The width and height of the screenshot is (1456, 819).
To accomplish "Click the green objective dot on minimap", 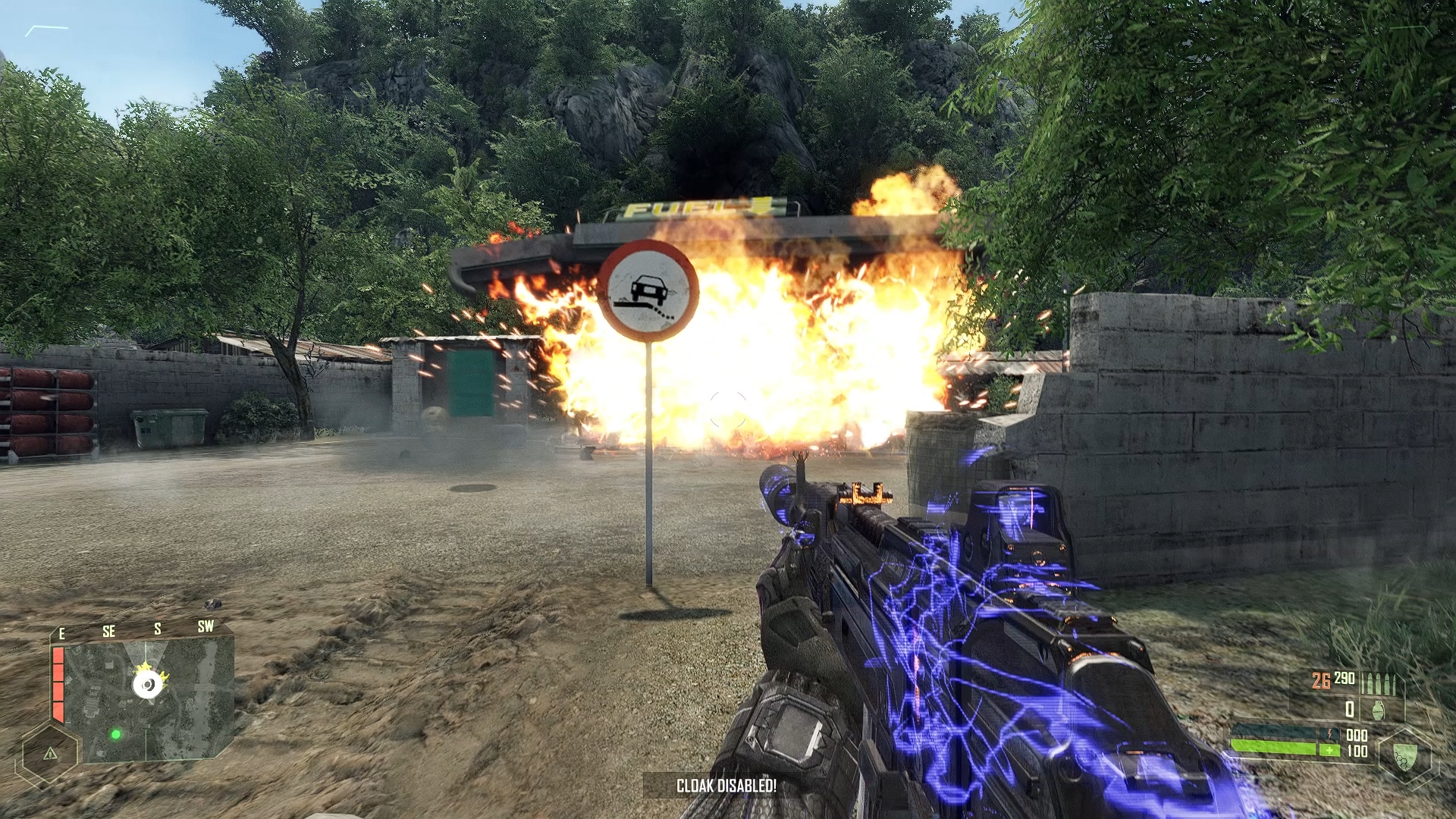I will click(x=115, y=734).
